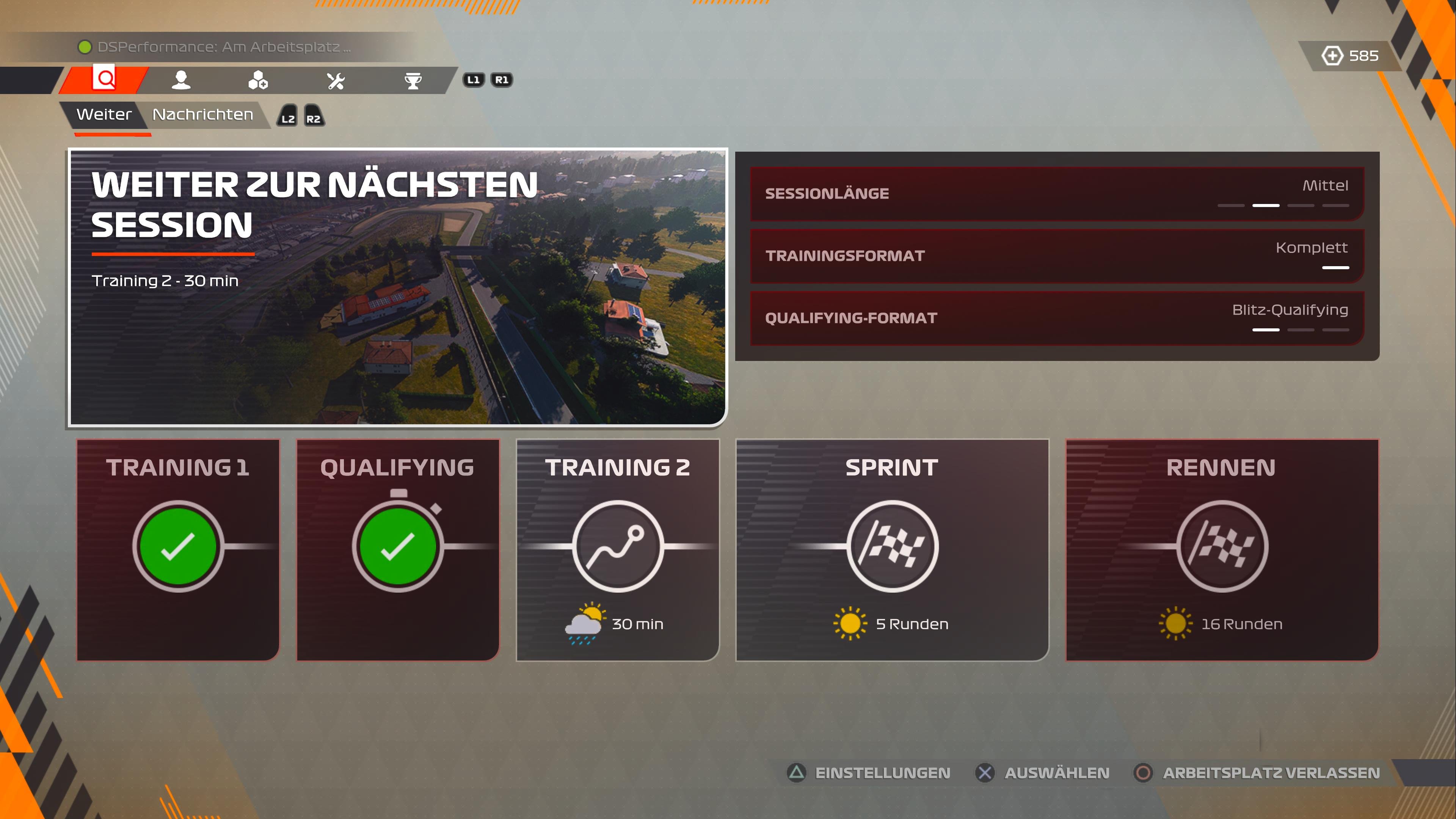The height and width of the screenshot is (819, 1456).
Task: Change the Sessionlänge setting row
Action: click(x=1056, y=193)
